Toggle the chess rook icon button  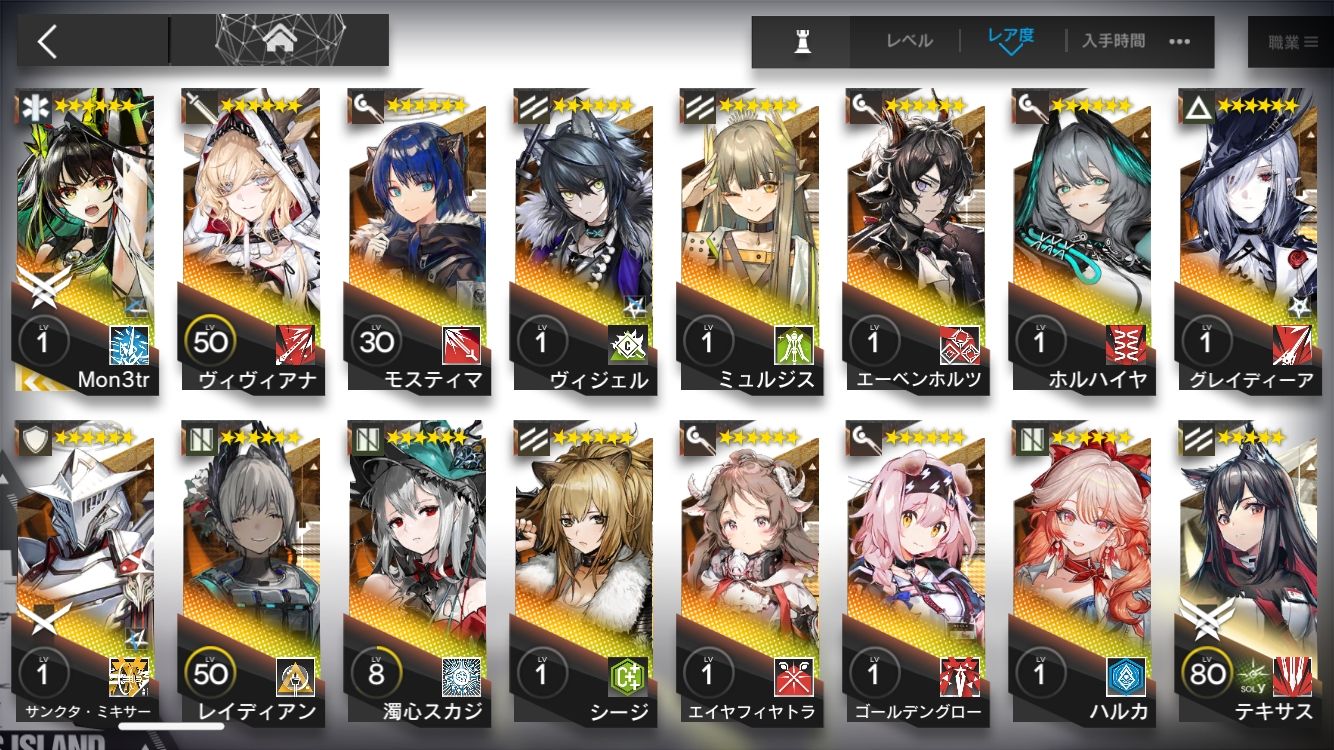pyautogui.click(x=802, y=42)
